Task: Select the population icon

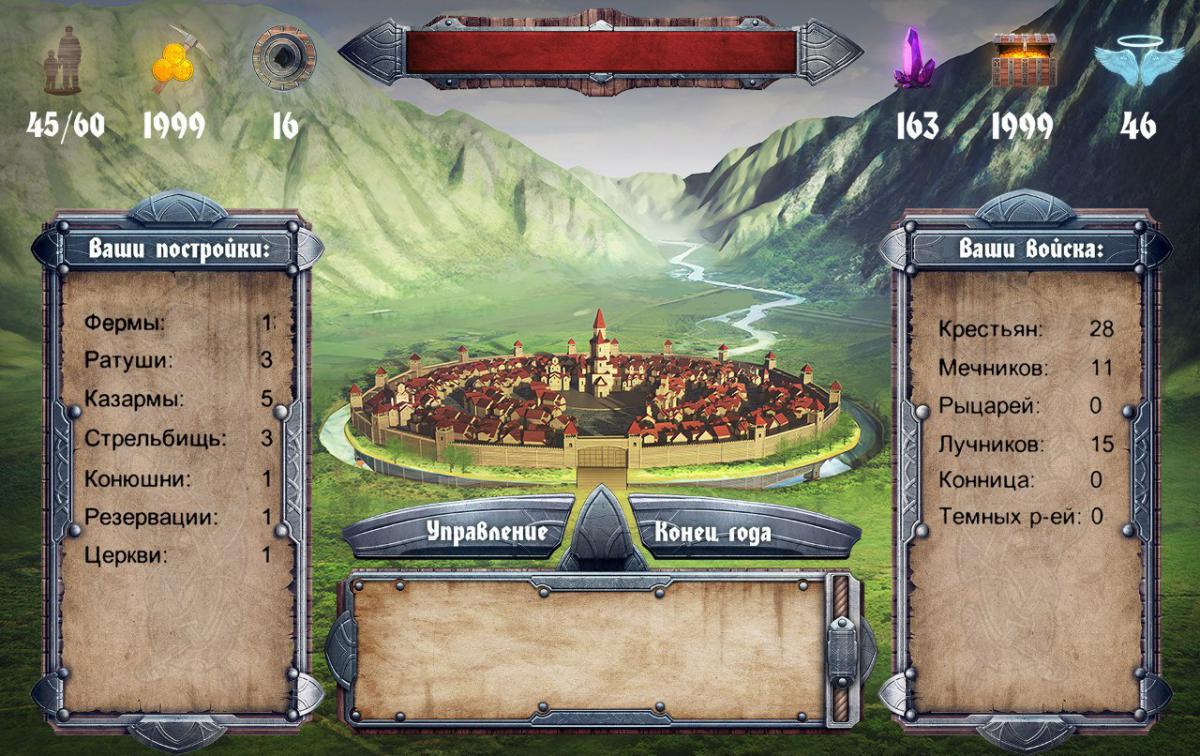Action: click(x=63, y=60)
